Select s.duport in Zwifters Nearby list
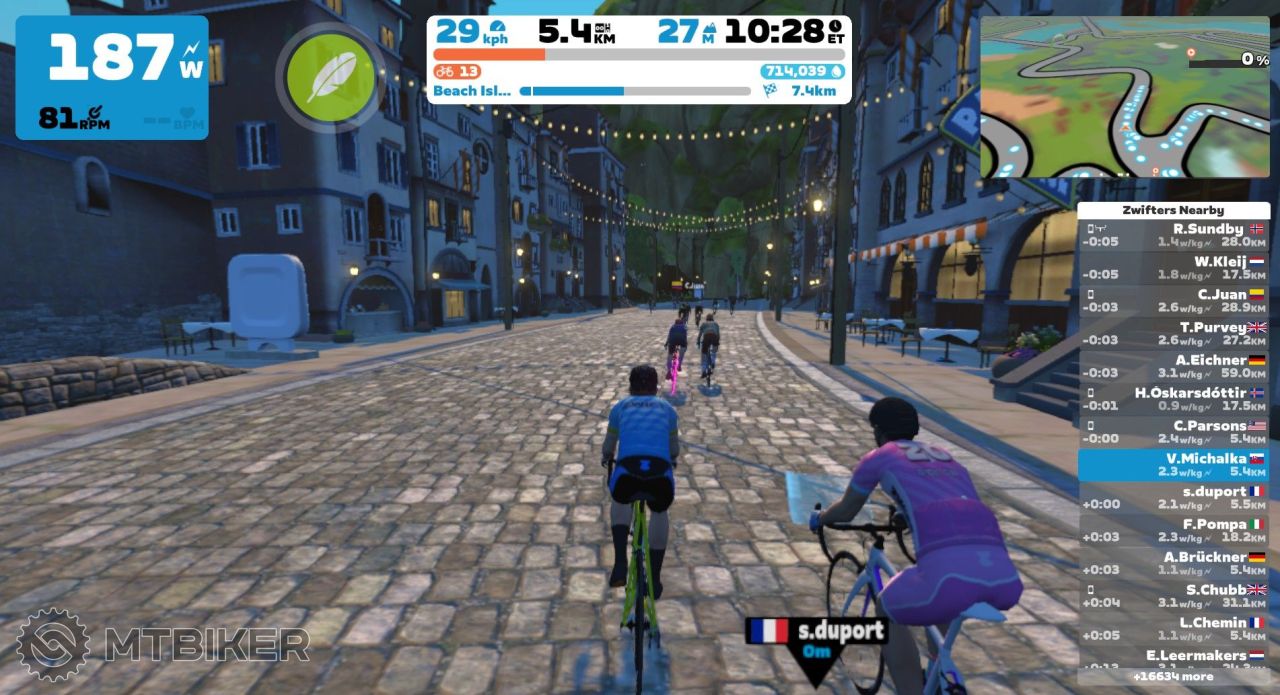The image size is (1280, 695). [1173, 498]
